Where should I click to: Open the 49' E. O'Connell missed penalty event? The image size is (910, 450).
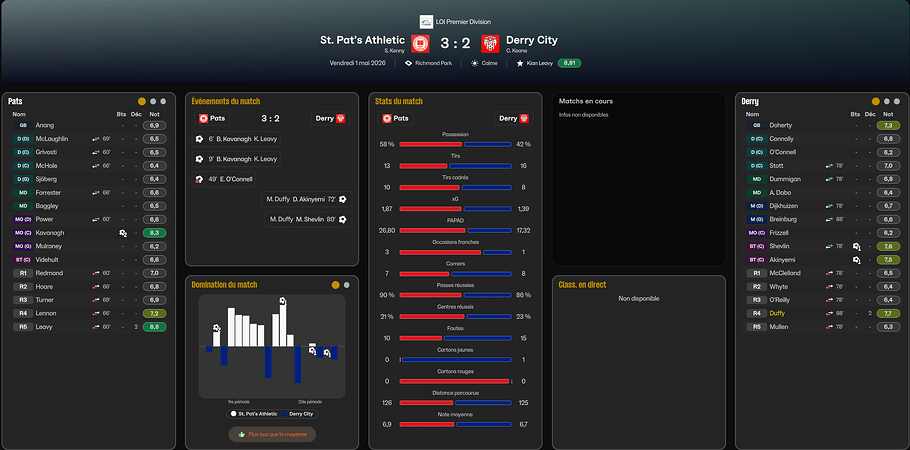(x=230, y=179)
